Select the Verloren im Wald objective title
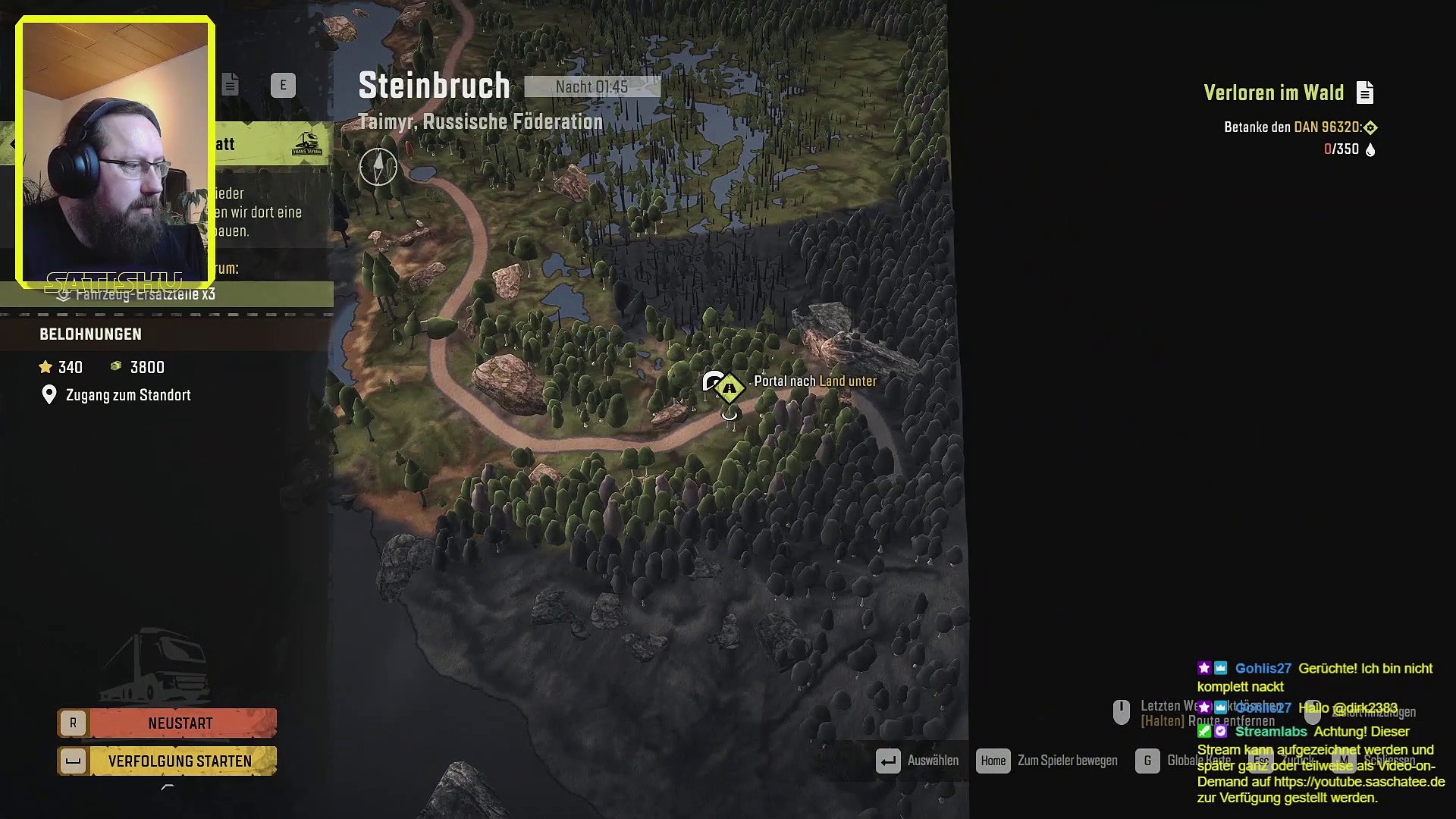This screenshot has width=1456, height=819. (x=1273, y=93)
